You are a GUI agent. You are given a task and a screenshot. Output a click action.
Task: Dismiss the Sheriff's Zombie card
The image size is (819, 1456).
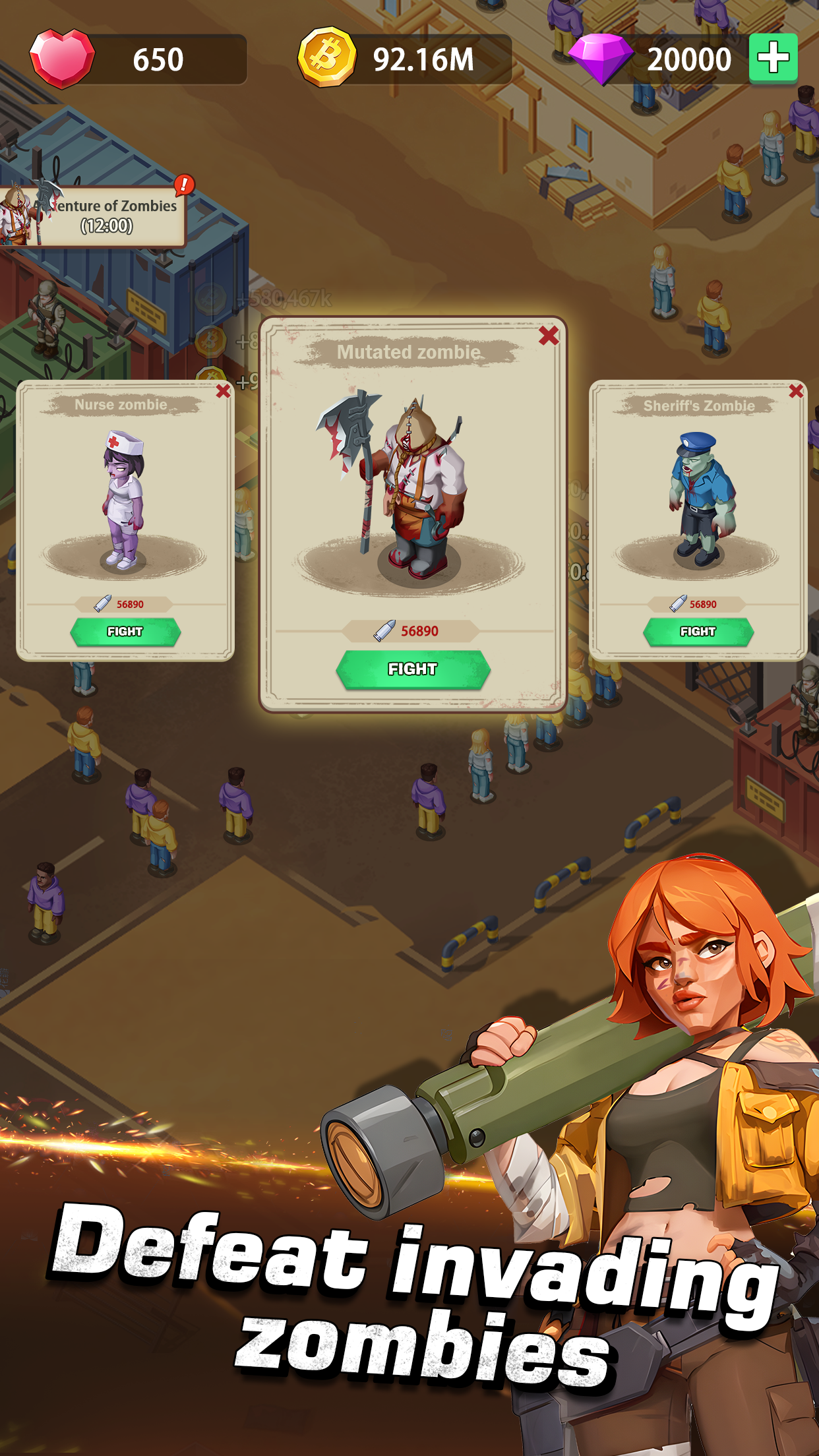click(x=796, y=391)
